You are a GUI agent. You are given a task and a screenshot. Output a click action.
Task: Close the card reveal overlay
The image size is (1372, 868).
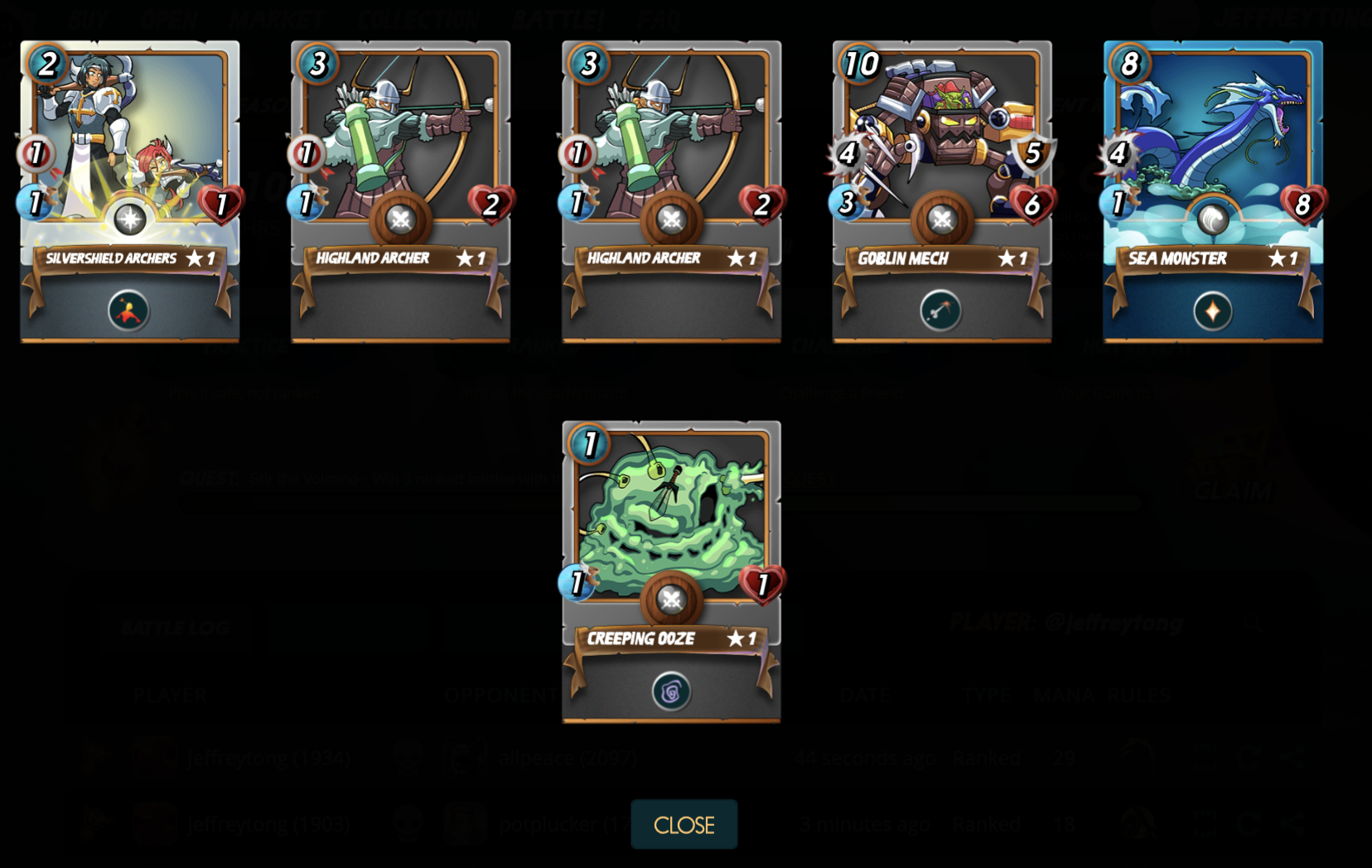tap(684, 824)
